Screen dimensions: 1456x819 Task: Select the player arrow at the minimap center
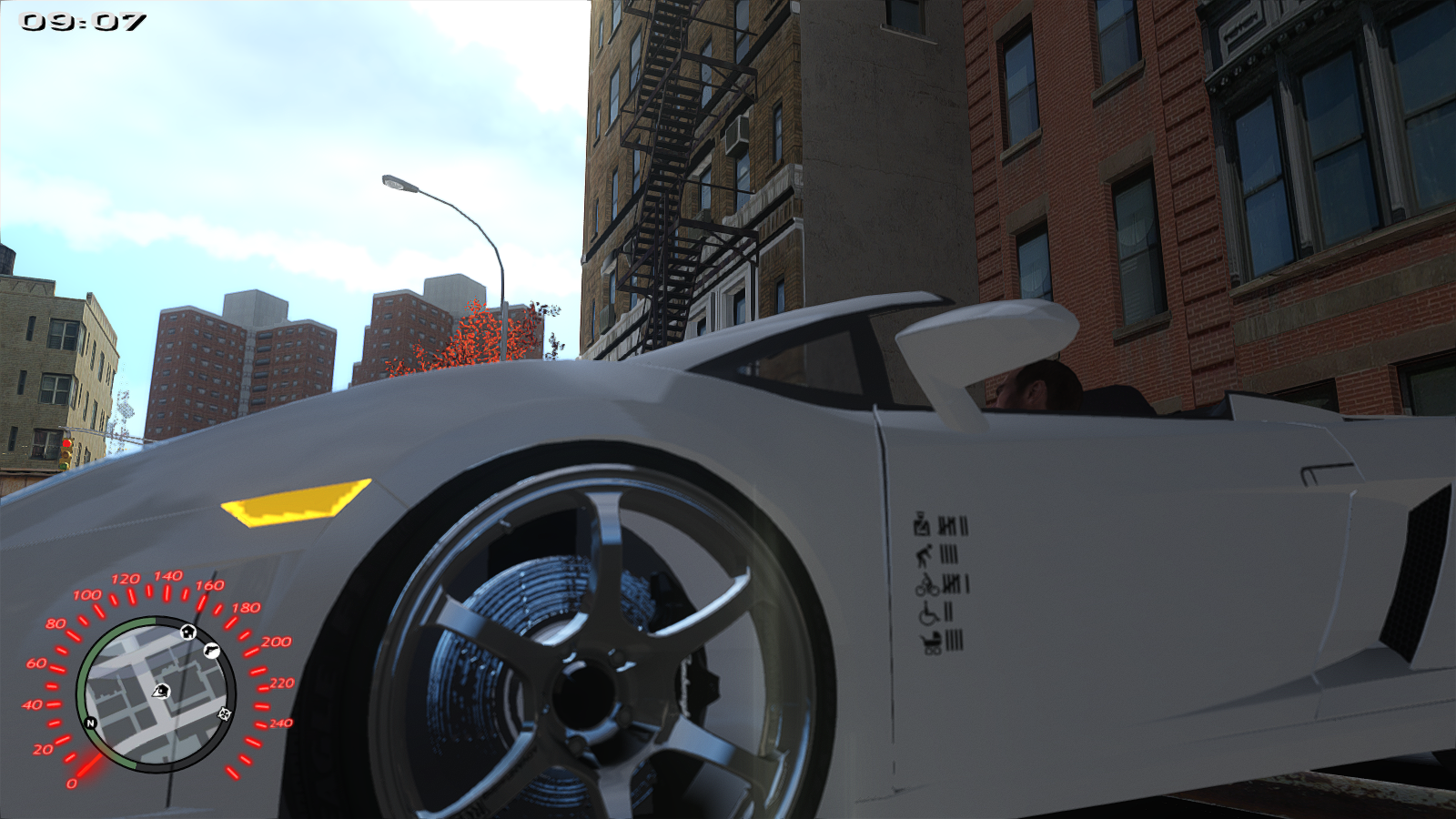click(x=161, y=692)
